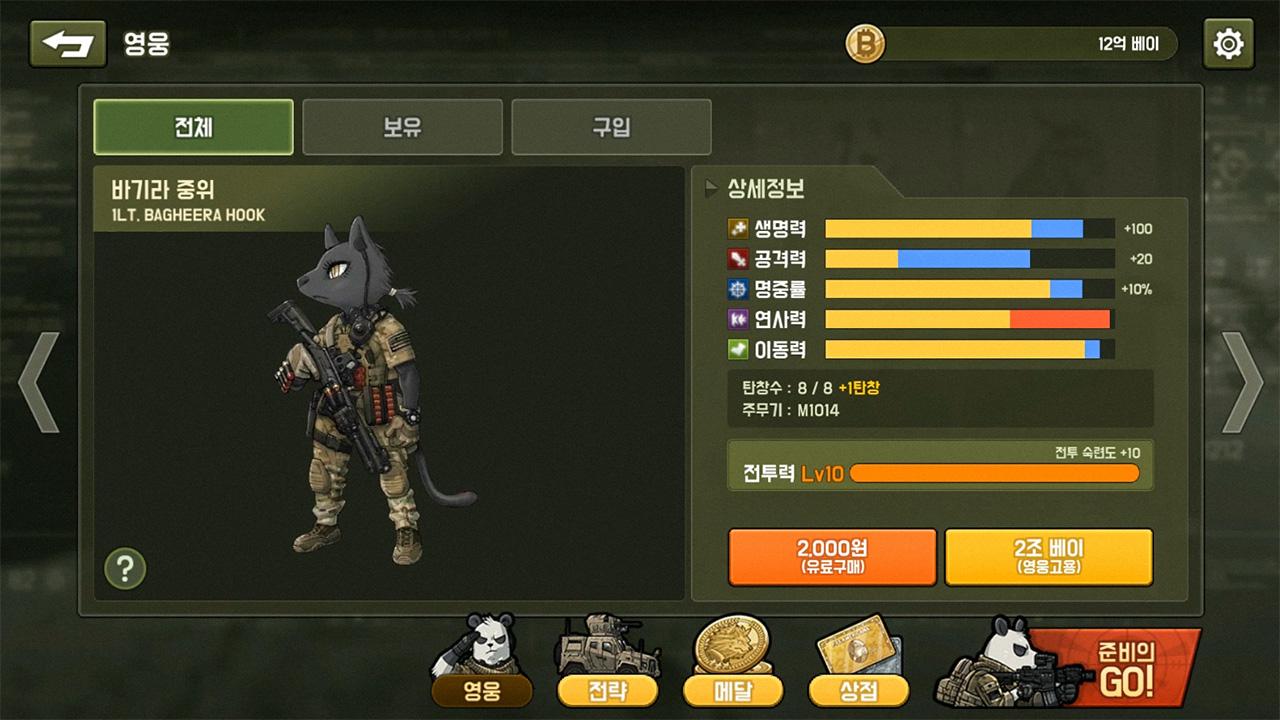This screenshot has width=1280, height=720.
Task: Select the 전체 (all) tab
Action: click(x=193, y=127)
